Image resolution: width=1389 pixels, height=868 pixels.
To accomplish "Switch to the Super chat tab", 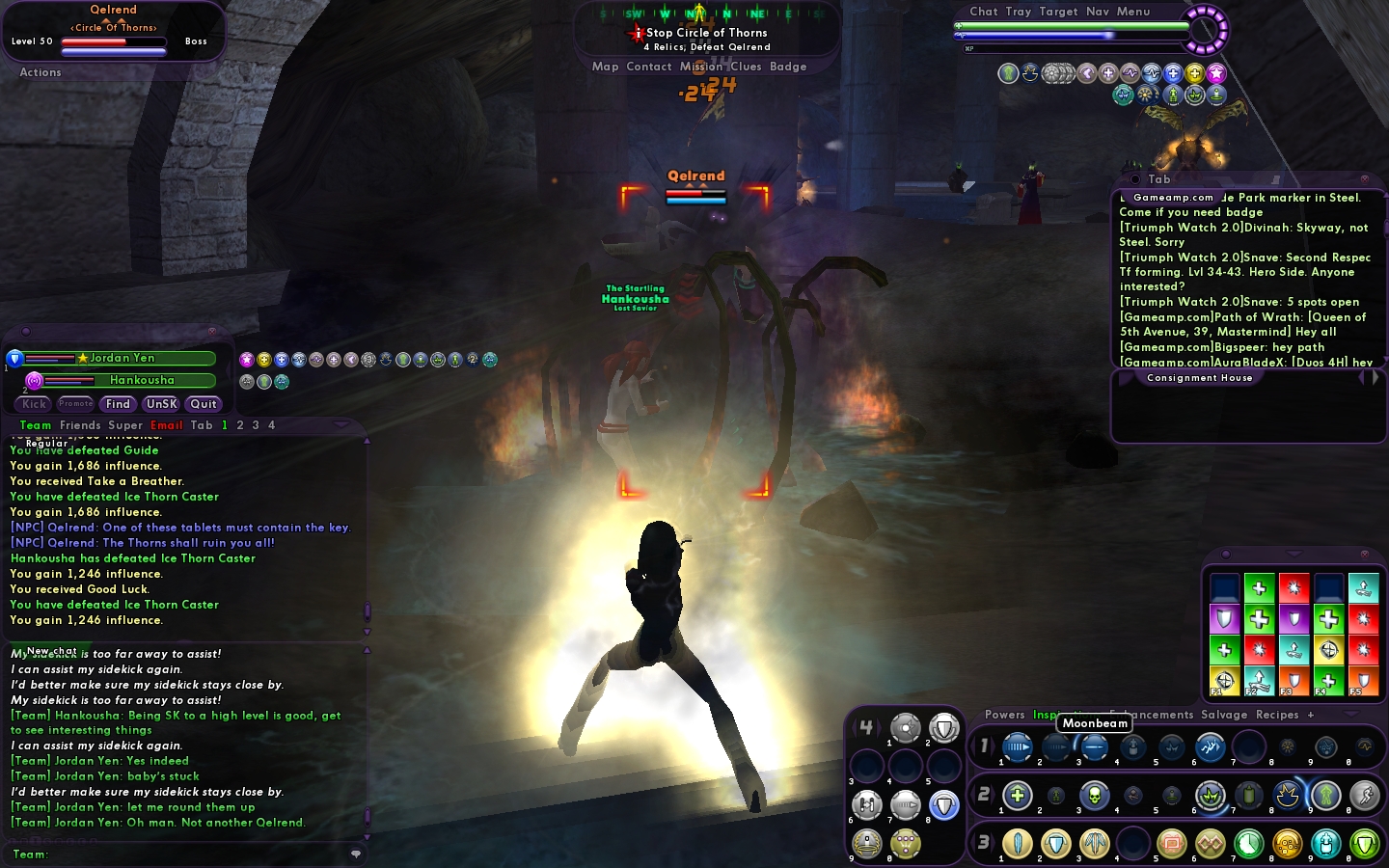I will (x=125, y=425).
